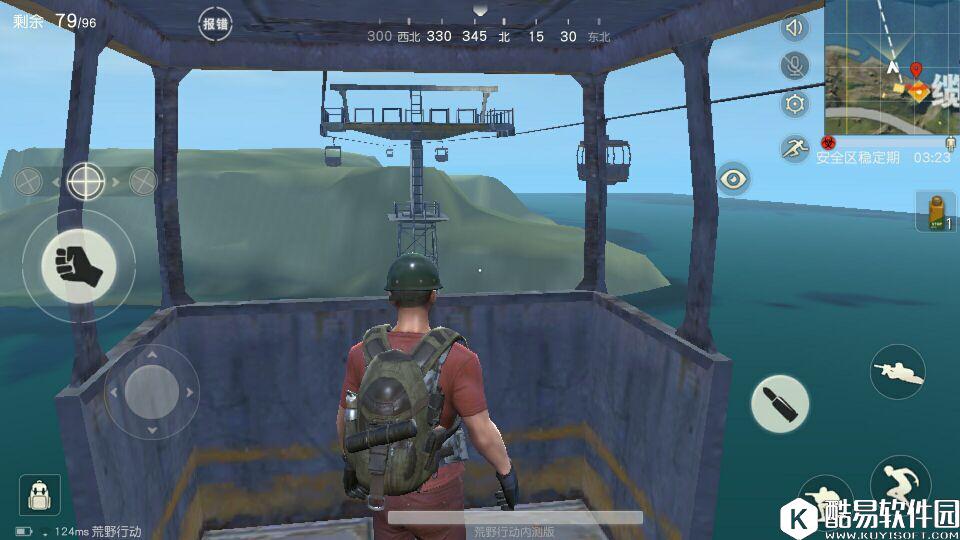Tap the 报错 report button
The image size is (960, 540).
215,25
